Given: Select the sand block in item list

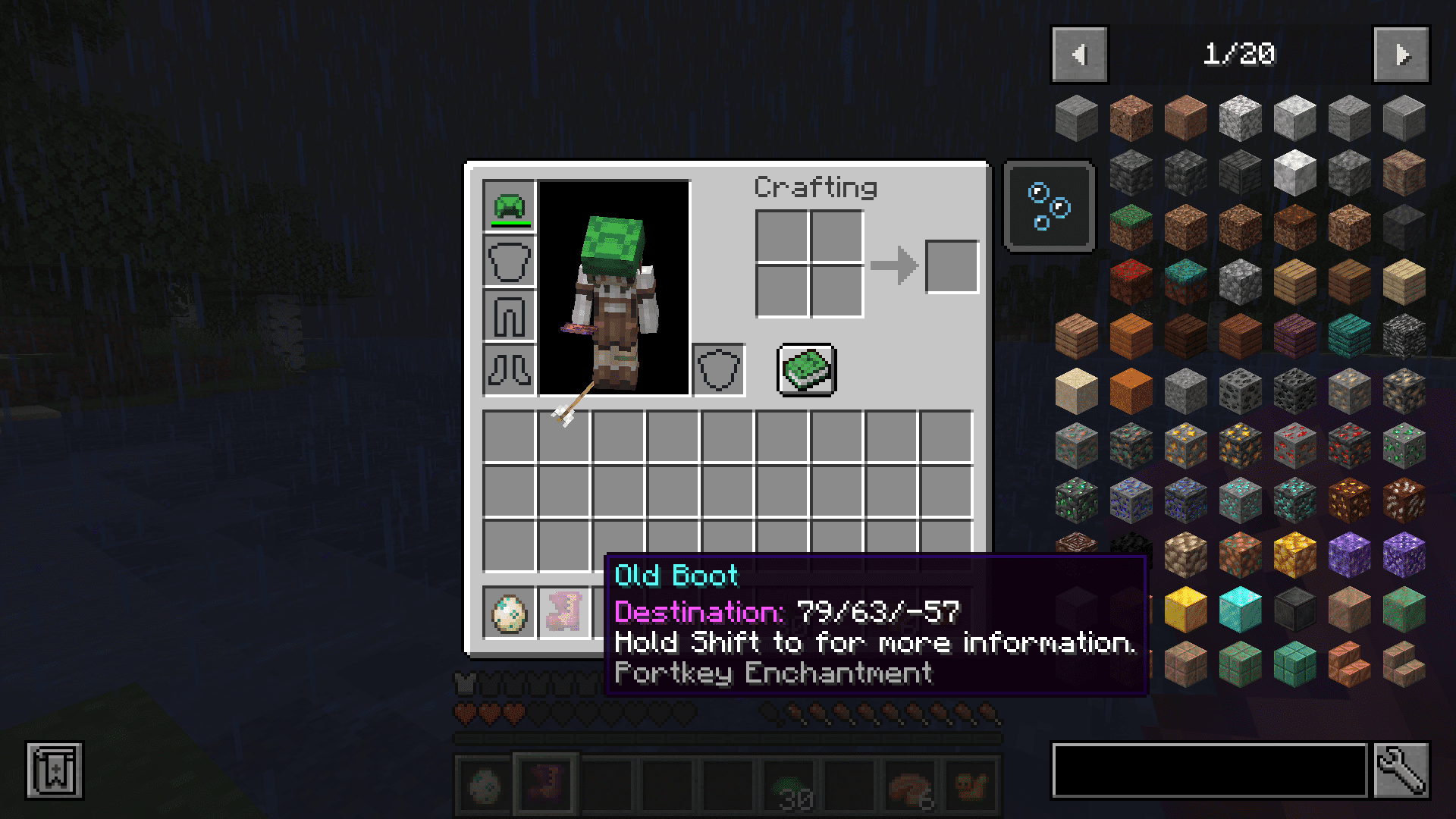Looking at the screenshot, I should click(1076, 391).
